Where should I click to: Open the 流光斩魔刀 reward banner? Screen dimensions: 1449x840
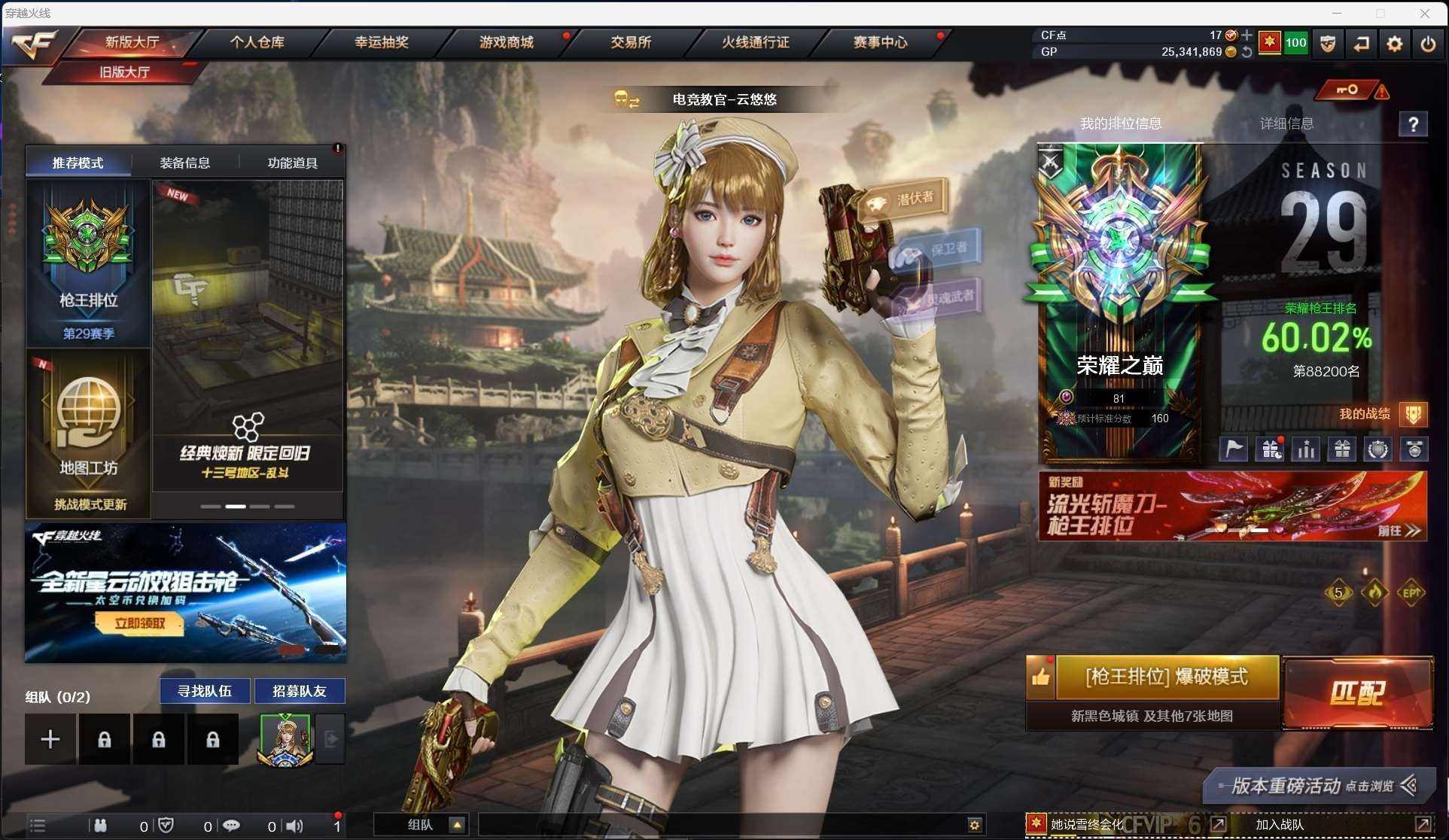pos(1232,506)
